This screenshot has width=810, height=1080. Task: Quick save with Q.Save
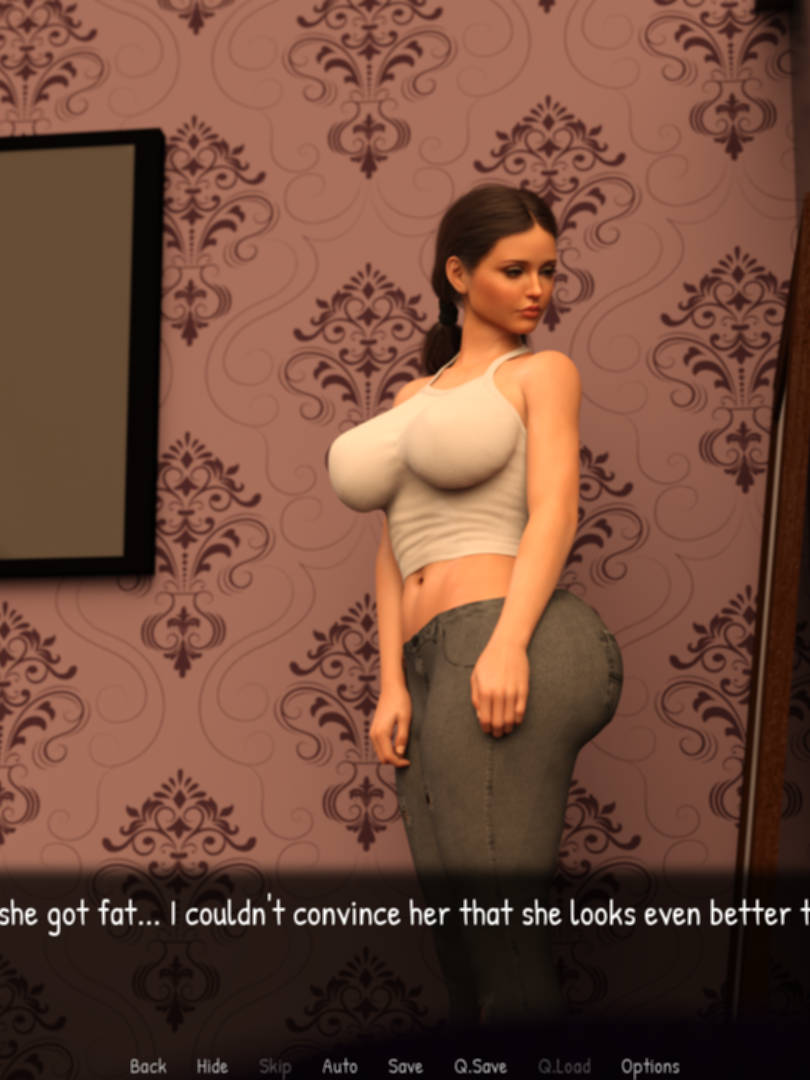[480, 1066]
